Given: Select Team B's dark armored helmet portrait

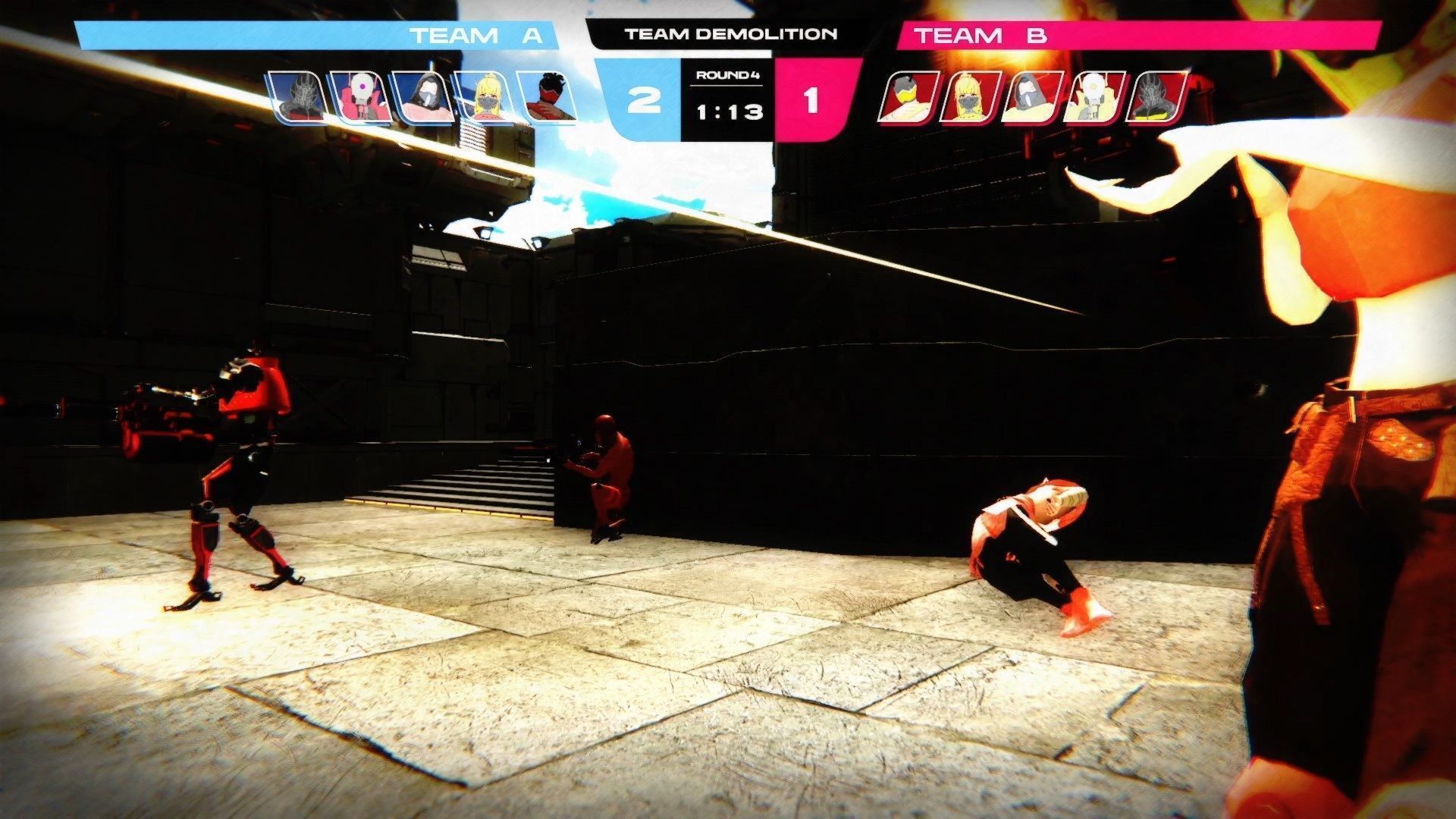Looking at the screenshot, I should click(x=1155, y=97).
